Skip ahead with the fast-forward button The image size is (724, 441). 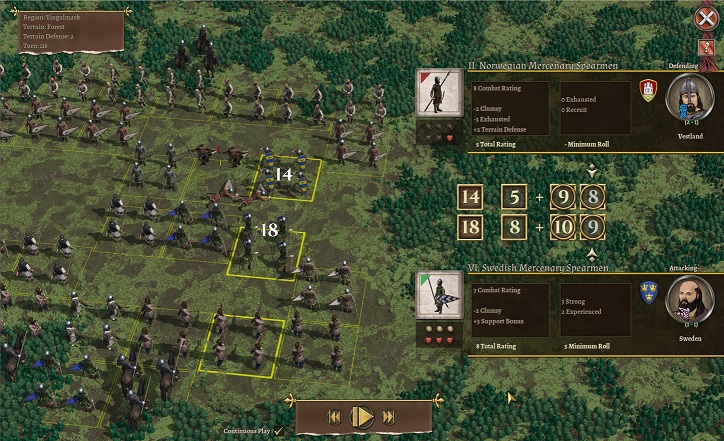[x=389, y=416]
